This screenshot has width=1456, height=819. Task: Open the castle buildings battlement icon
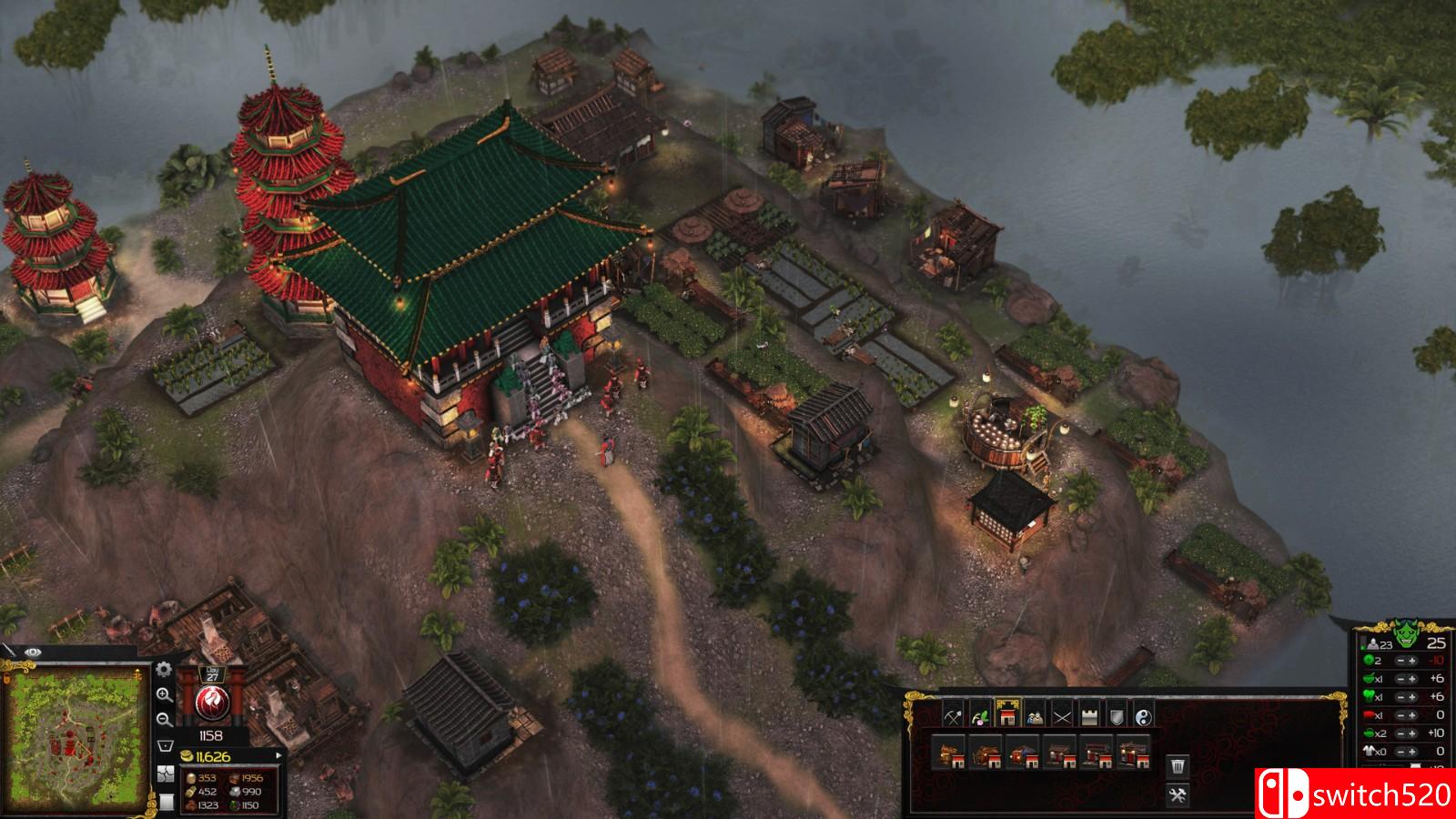point(1088,713)
